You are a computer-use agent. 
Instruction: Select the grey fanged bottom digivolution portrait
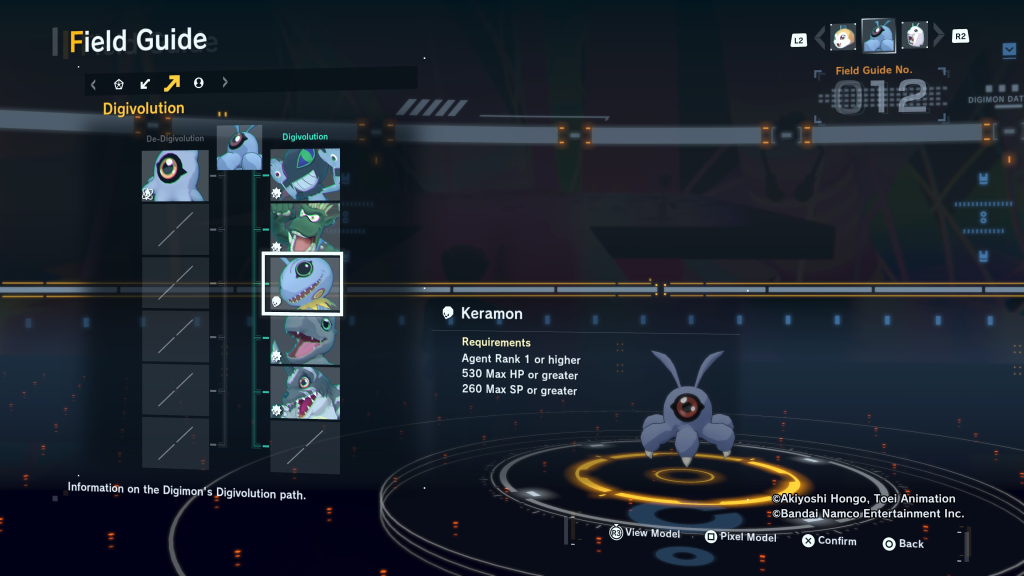pos(305,392)
